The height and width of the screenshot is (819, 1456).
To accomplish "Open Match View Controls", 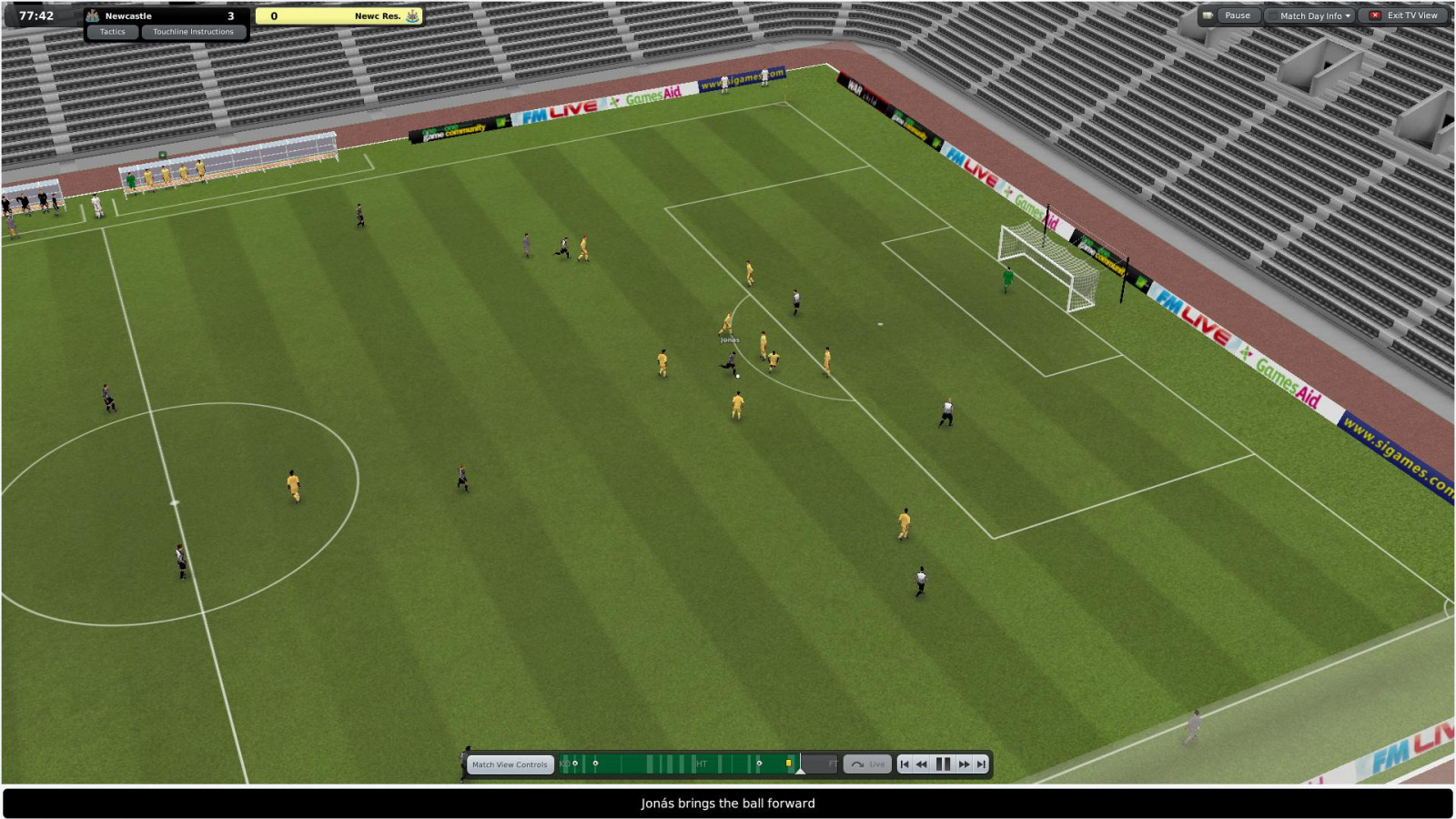I will pyautogui.click(x=510, y=764).
